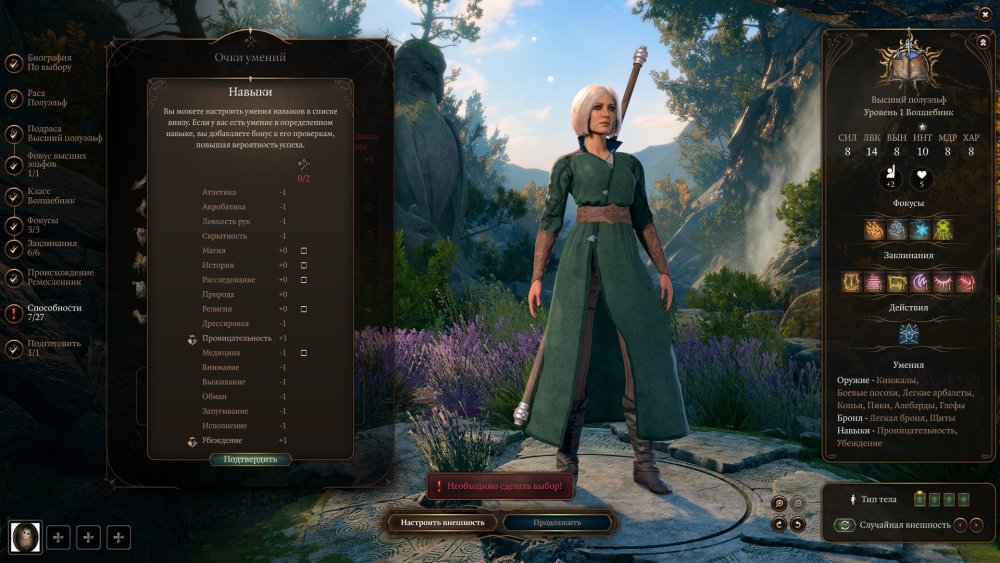Open Настроить внешность appearance customization
Screen dimensions: 1000x563
442,522
